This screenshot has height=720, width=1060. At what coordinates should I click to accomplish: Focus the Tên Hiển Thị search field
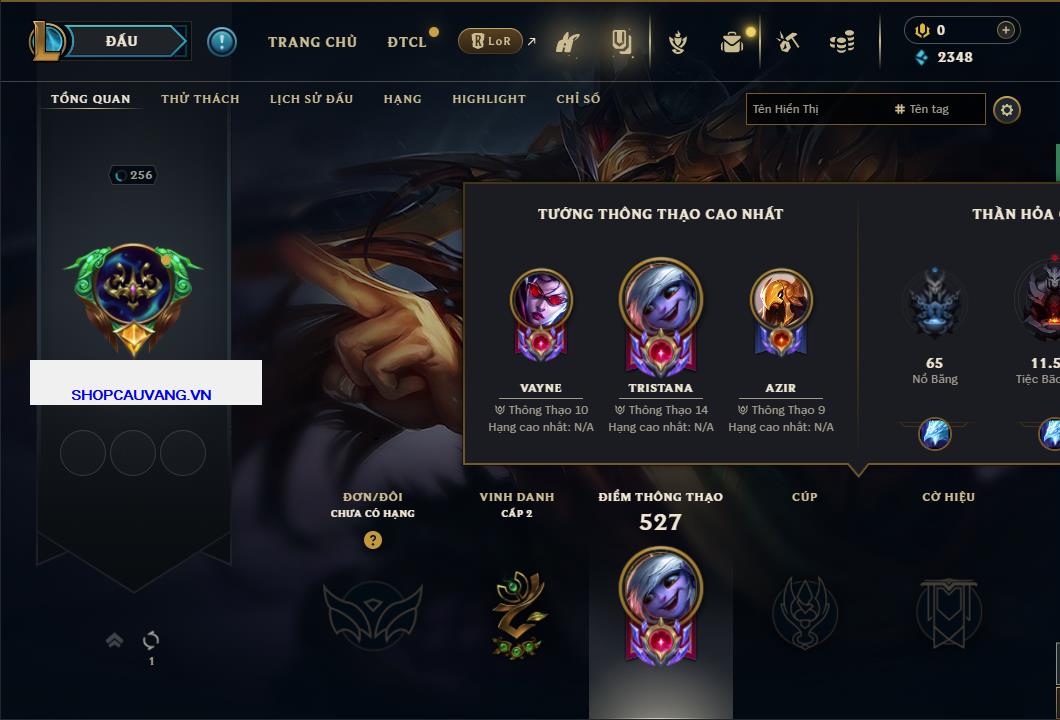[815, 109]
